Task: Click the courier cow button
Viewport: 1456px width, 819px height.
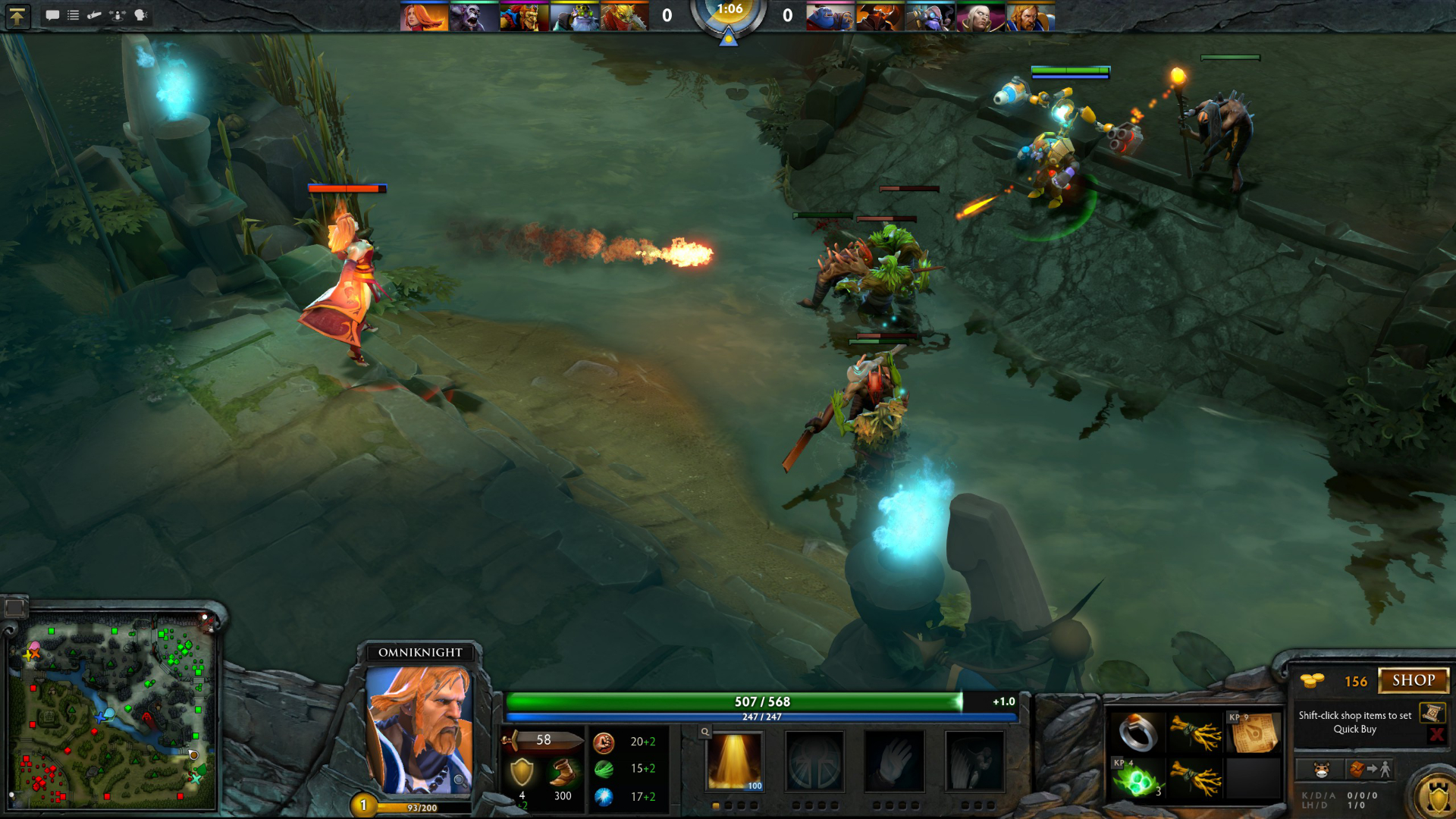Action: pos(1321,770)
